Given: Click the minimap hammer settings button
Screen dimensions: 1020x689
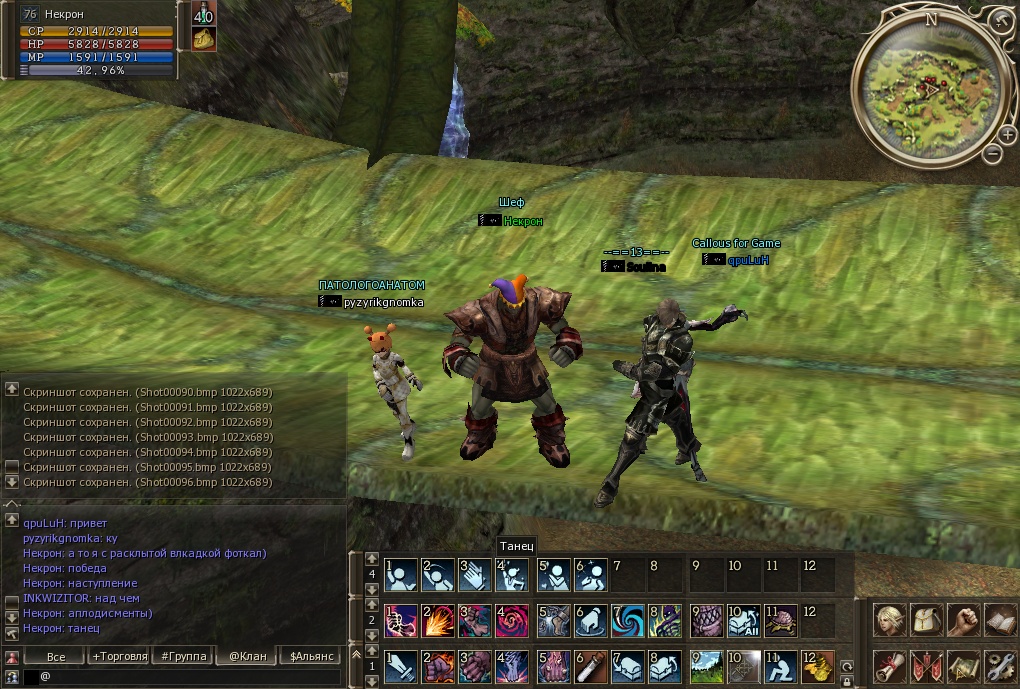Looking at the screenshot, I should click(x=1003, y=18).
